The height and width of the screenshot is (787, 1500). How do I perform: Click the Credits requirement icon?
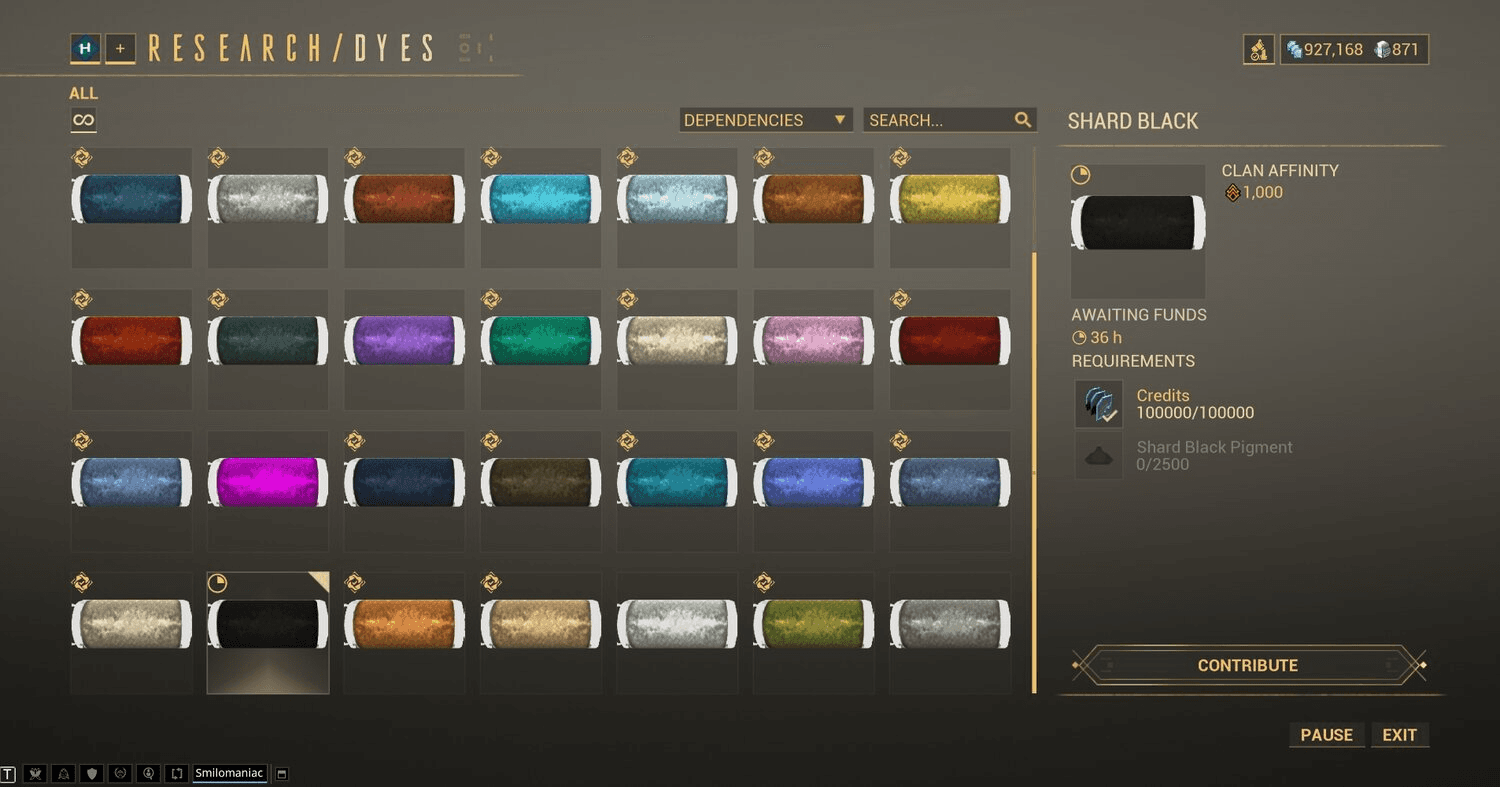point(1098,404)
